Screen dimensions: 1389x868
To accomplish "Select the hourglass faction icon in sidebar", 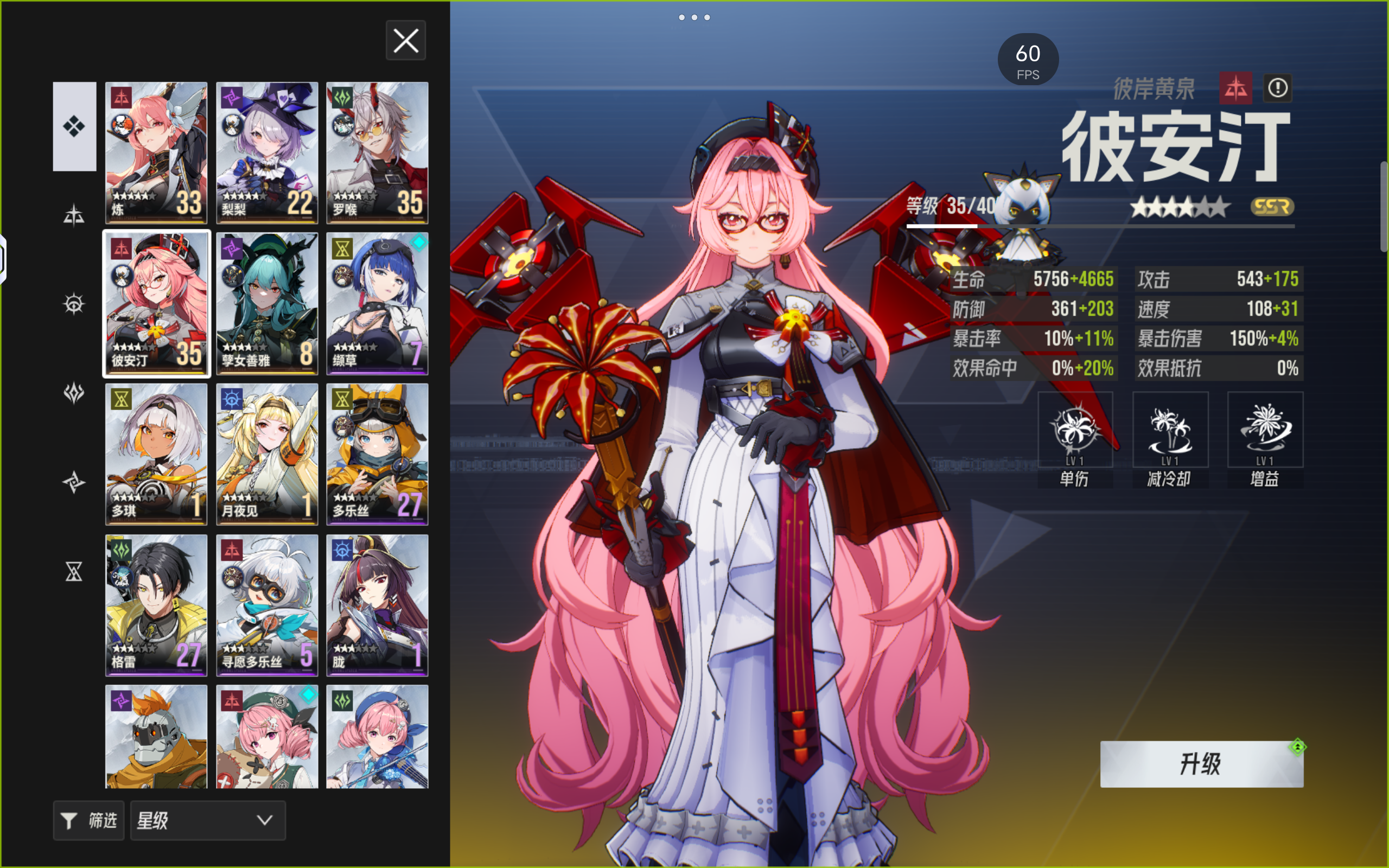I will click(75, 572).
